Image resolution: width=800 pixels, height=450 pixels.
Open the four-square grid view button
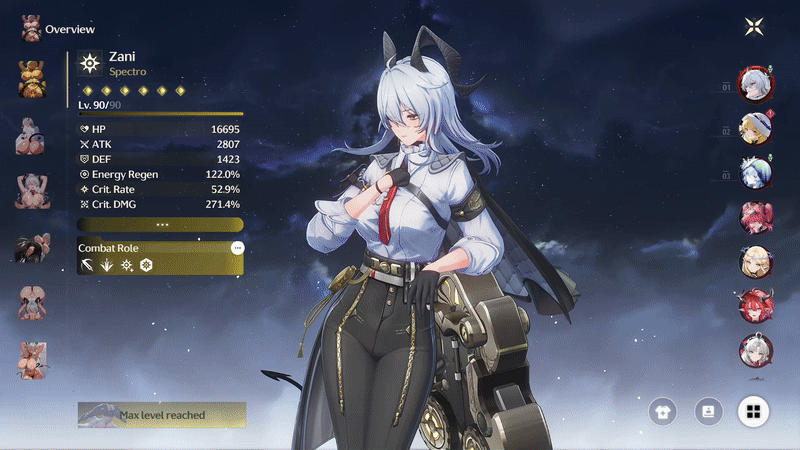coord(754,410)
